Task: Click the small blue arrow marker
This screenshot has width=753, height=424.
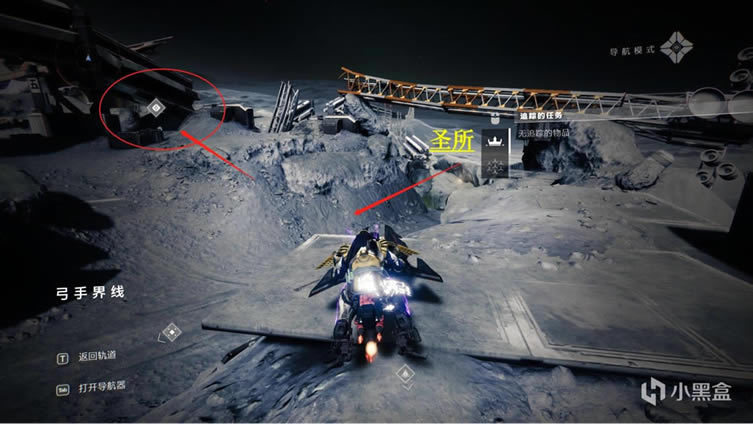Action: pyautogui.click(x=88, y=59)
